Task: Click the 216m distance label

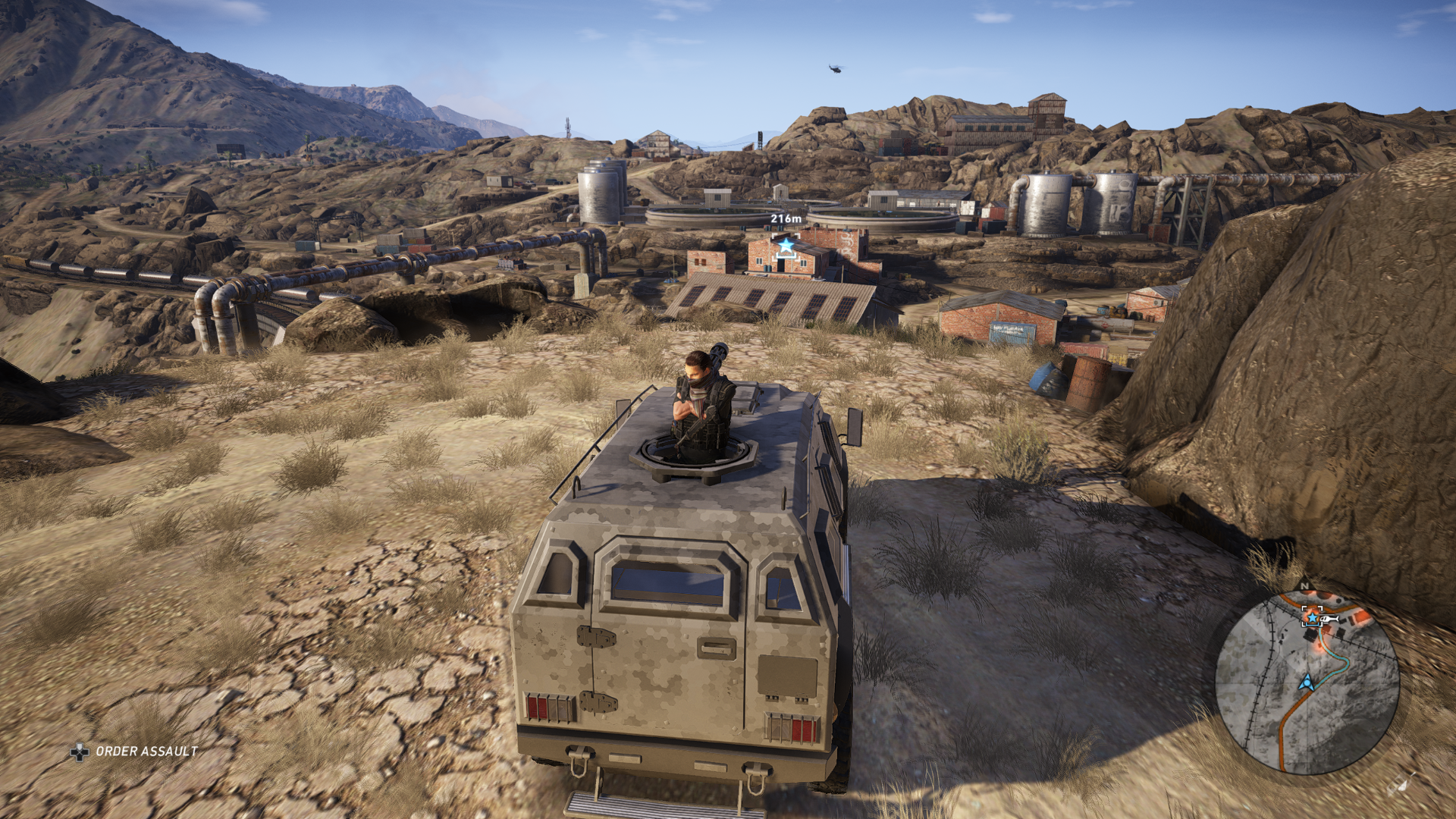Action: pos(786,218)
